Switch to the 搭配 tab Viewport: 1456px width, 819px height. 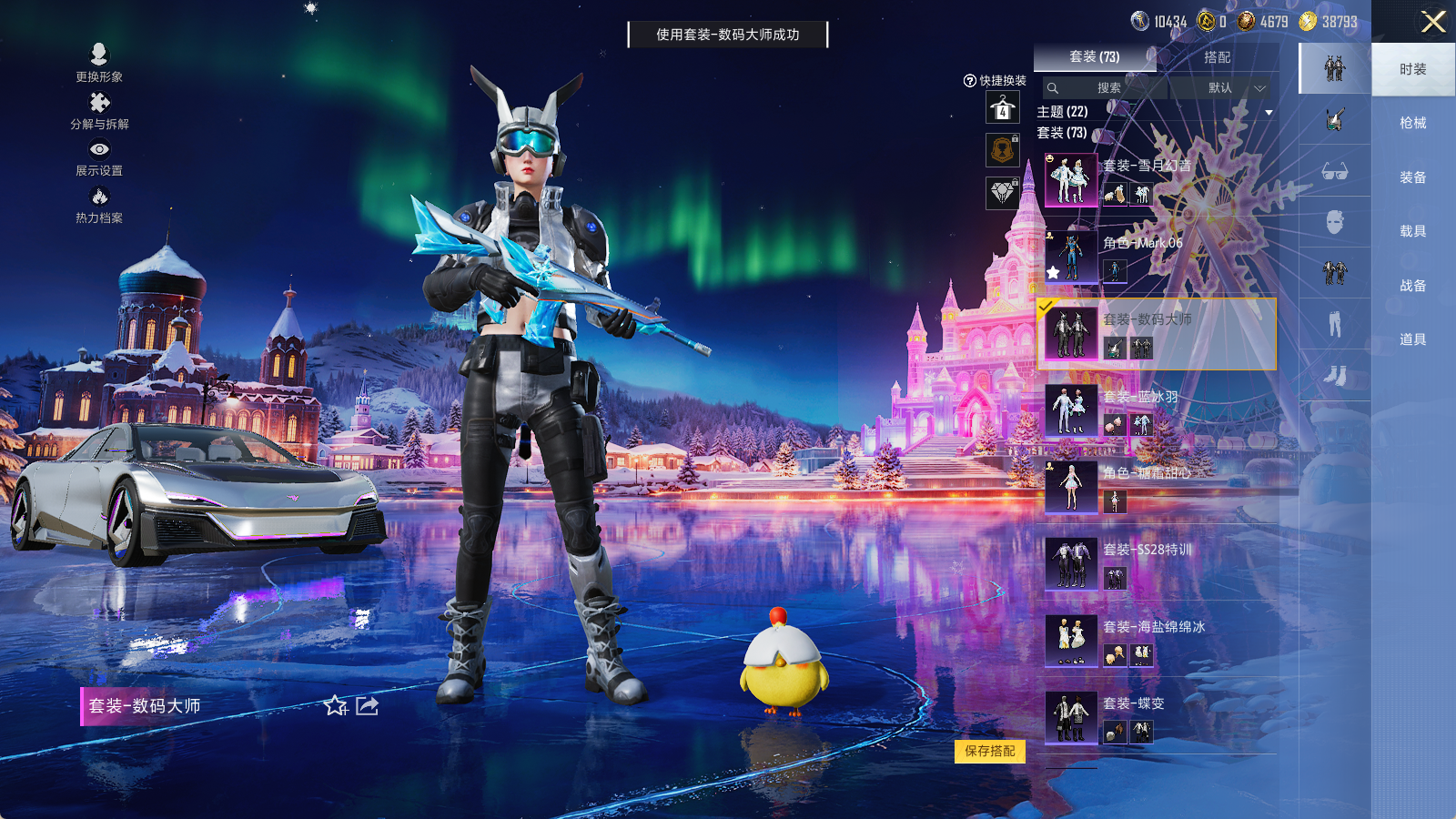[1217, 57]
